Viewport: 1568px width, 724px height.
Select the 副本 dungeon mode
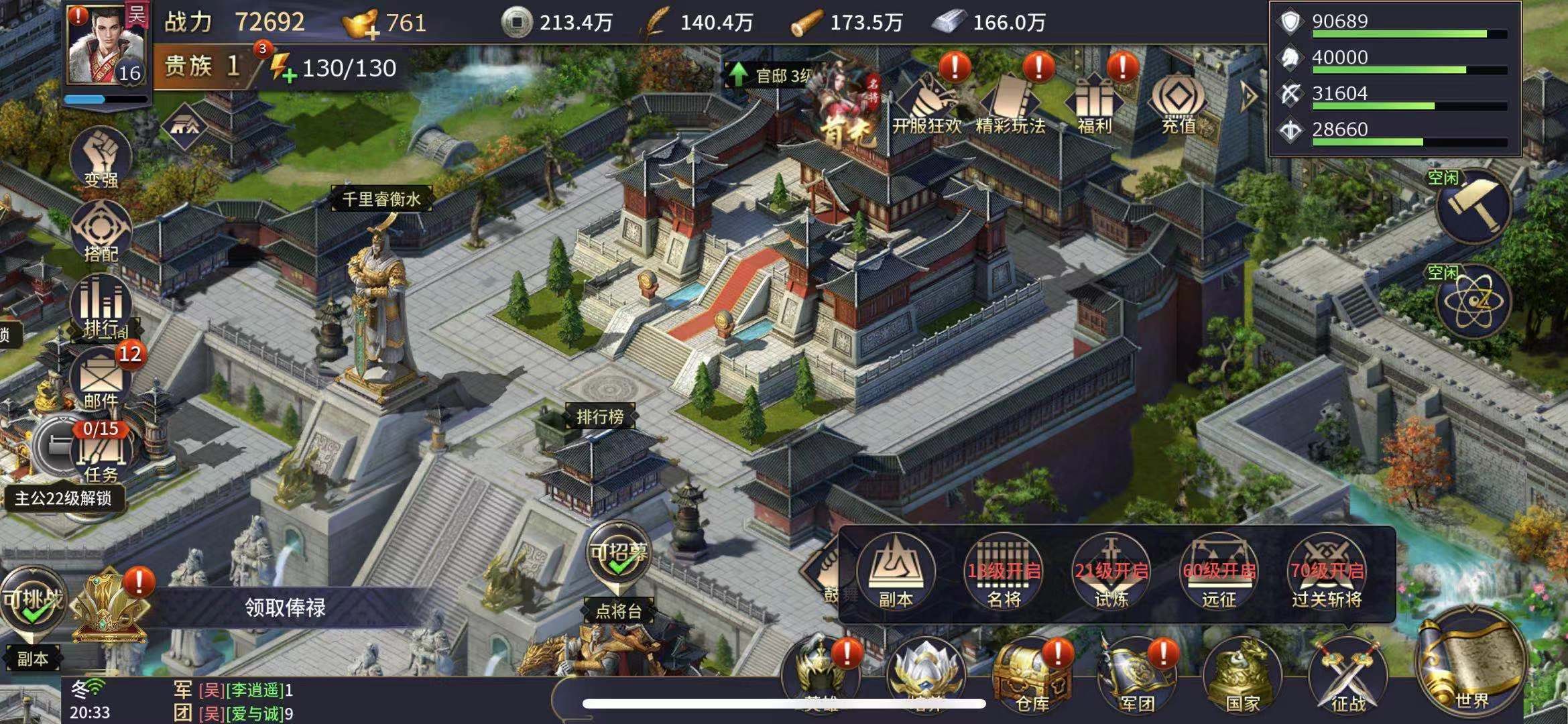[x=896, y=572]
